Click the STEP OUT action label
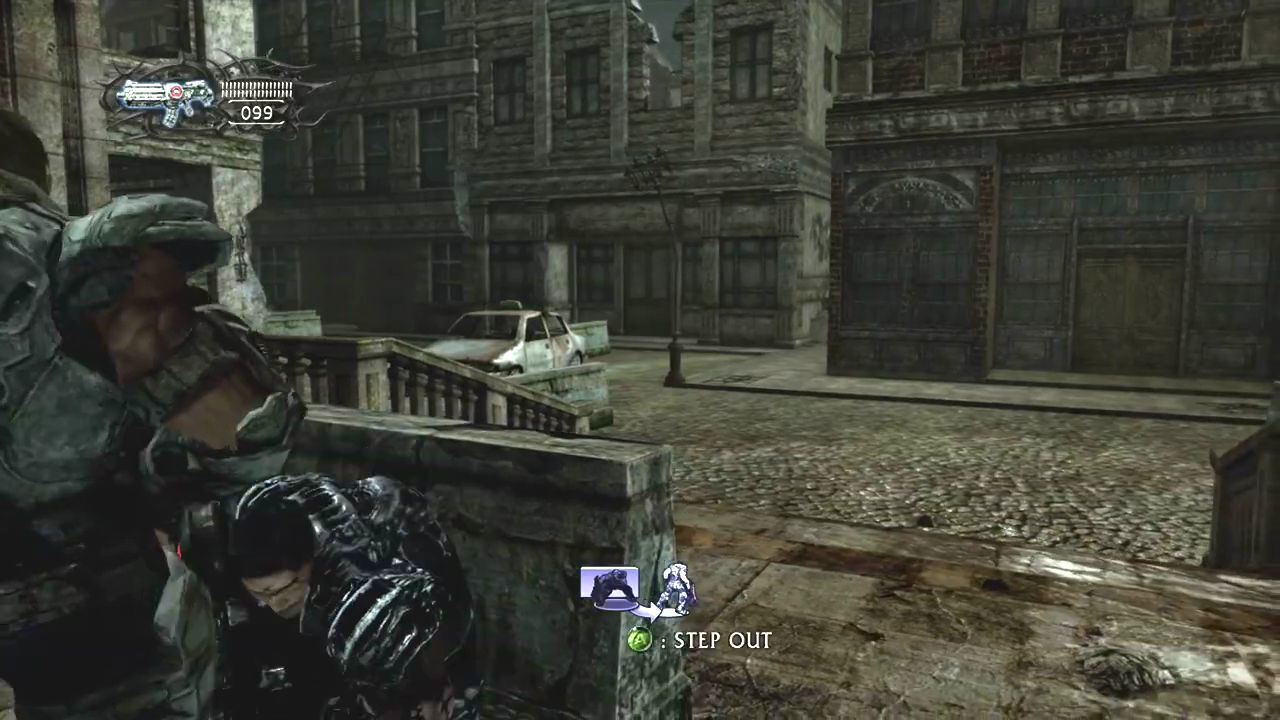 722,640
